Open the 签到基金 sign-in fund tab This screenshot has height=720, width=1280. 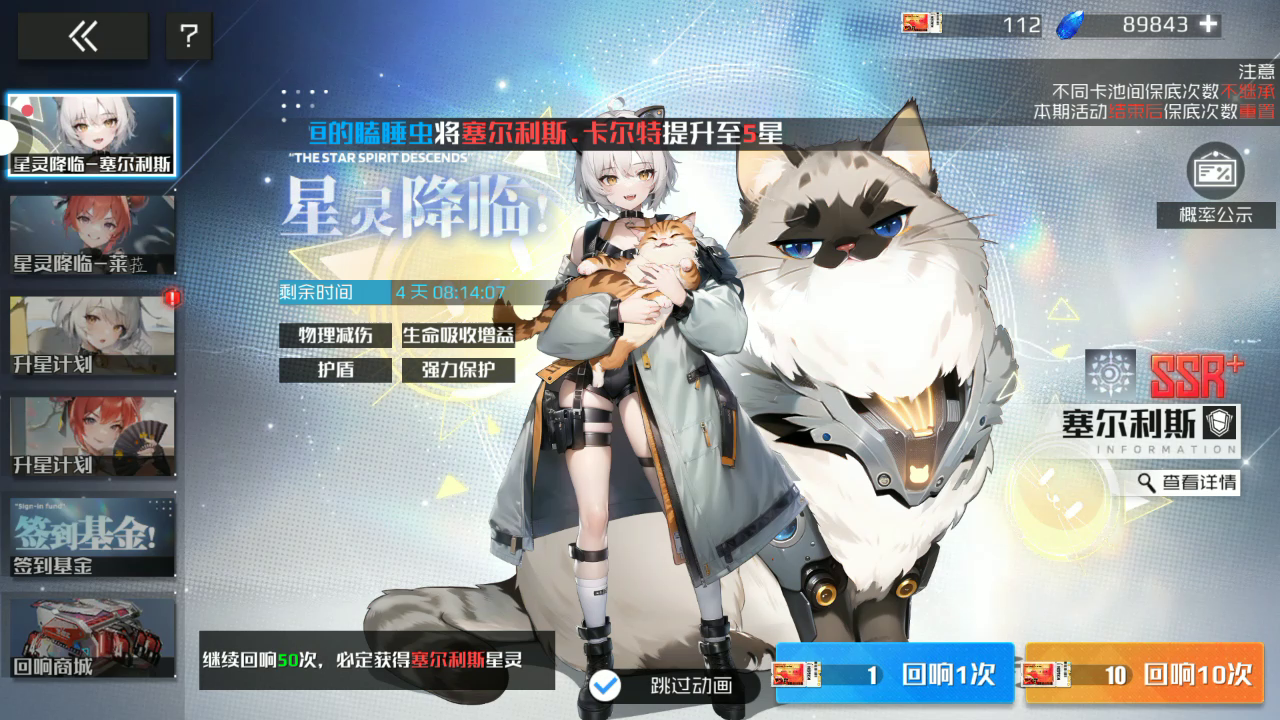click(x=92, y=535)
